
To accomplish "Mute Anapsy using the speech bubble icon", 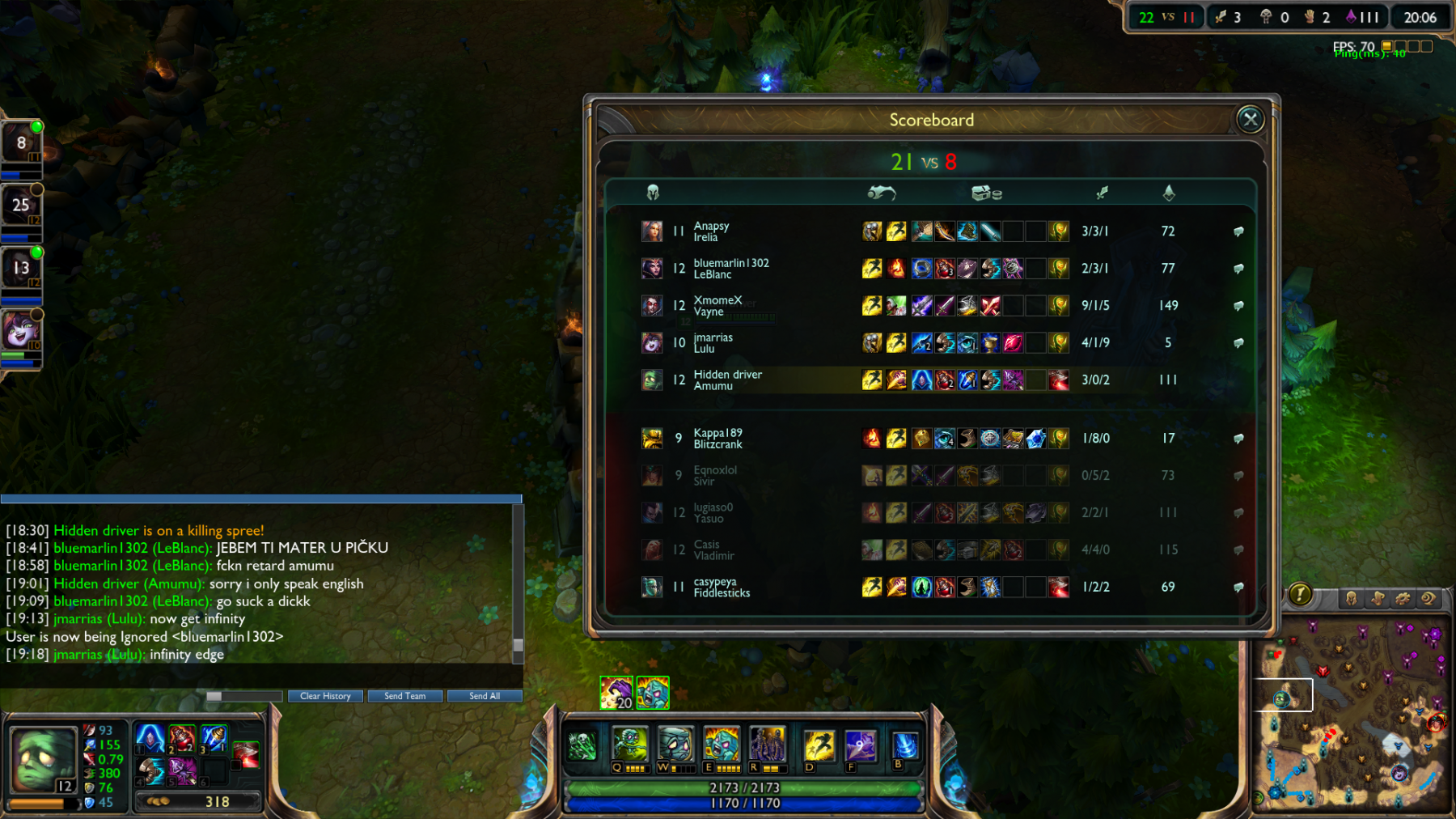I will coord(1238,231).
